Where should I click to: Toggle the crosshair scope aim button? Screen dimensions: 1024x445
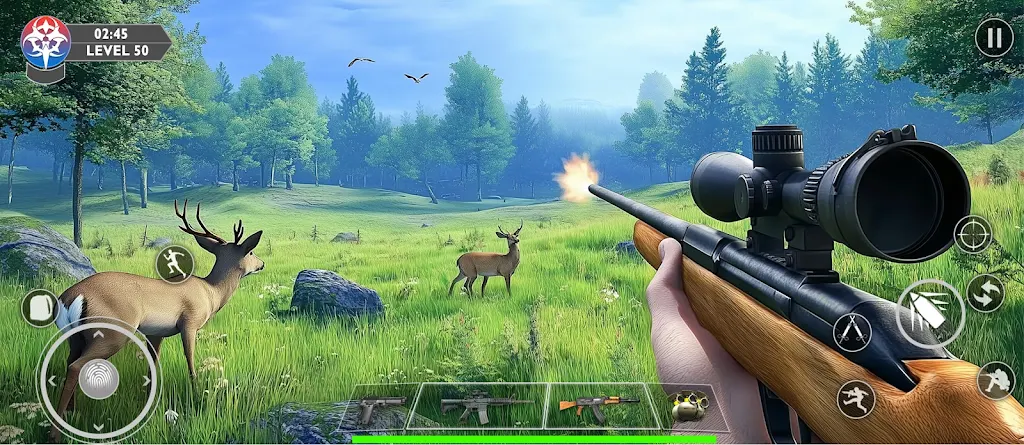click(x=973, y=234)
